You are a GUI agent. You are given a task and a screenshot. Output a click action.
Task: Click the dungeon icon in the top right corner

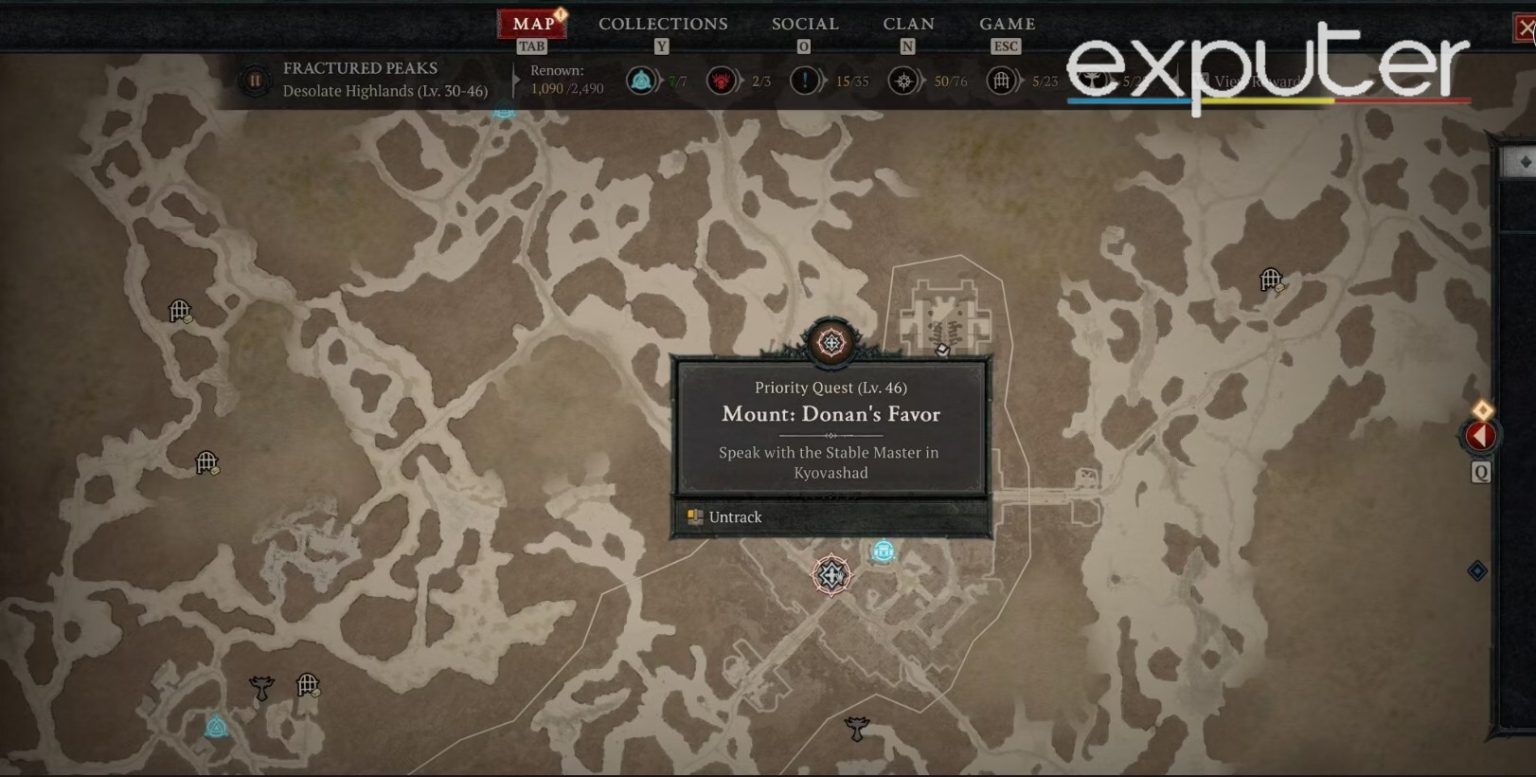pyautogui.click(x=1270, y=277)
